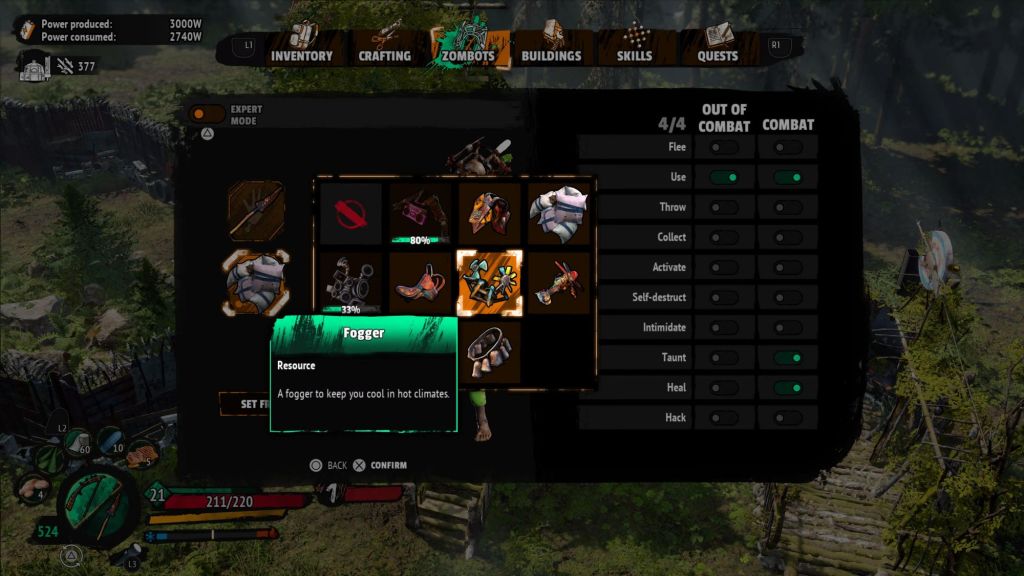The height and width of the screenshot is (576, 1024).
Task: Select the empty no-item slot
Action: tap(350, 213)
